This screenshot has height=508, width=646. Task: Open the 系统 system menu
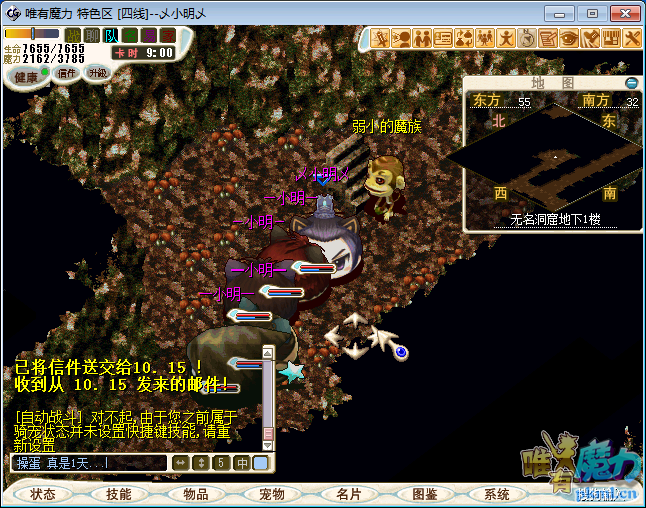(497, 494)
